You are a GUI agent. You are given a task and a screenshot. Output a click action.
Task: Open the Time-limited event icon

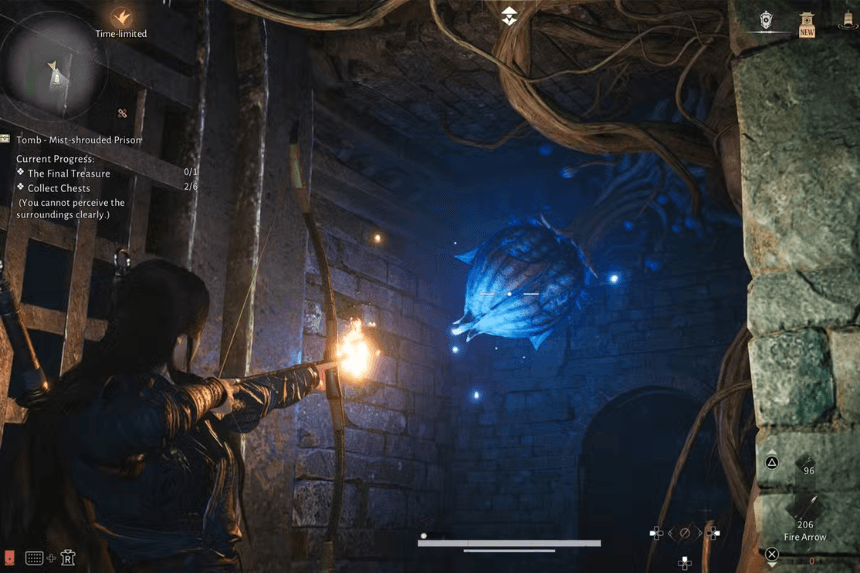click(x=121, y=18)
